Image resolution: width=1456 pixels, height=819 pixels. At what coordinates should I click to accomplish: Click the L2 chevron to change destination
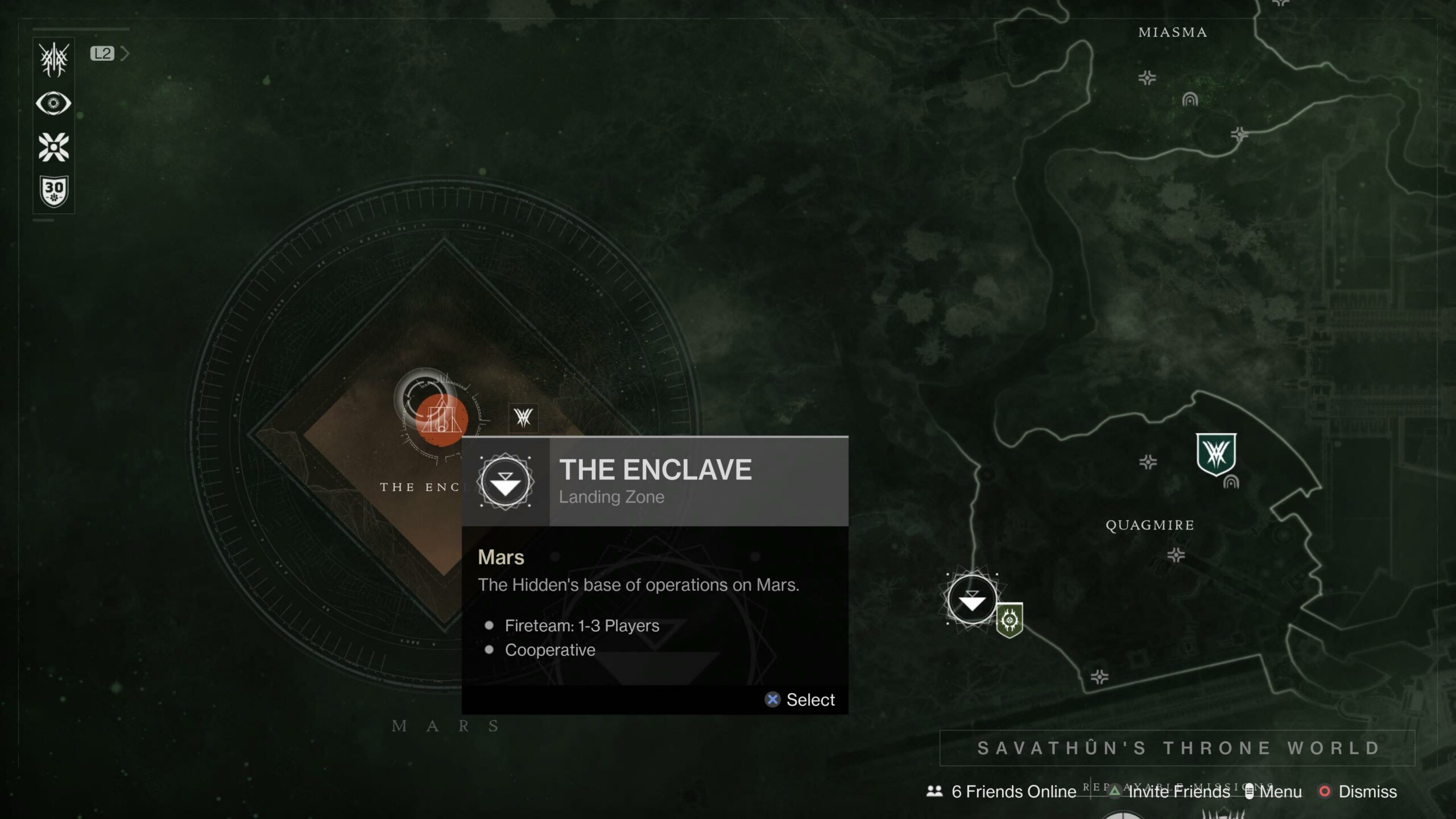[x=125, y=52]
